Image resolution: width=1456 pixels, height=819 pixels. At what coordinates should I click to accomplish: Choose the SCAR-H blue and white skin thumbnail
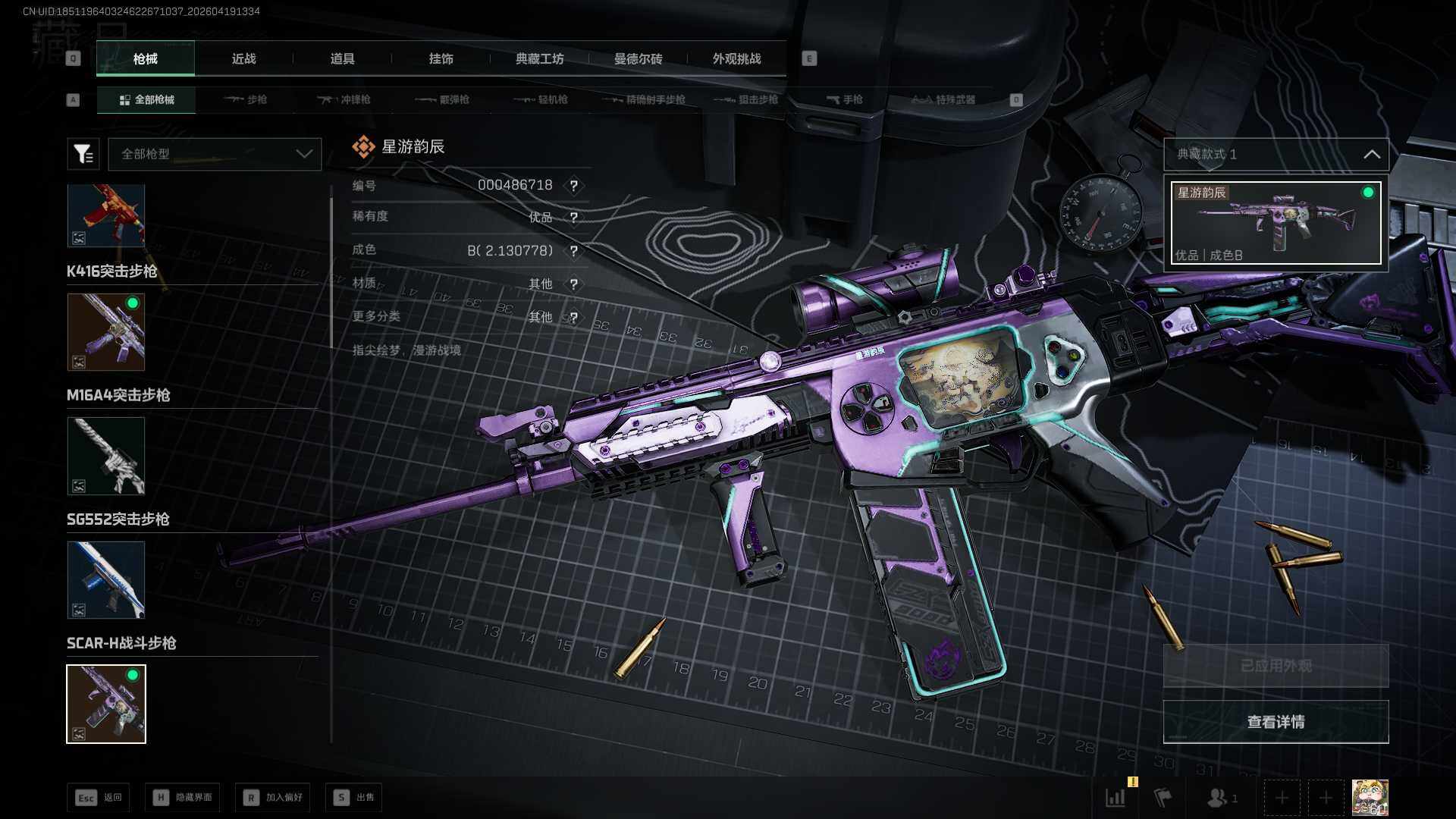click(106, 580)
